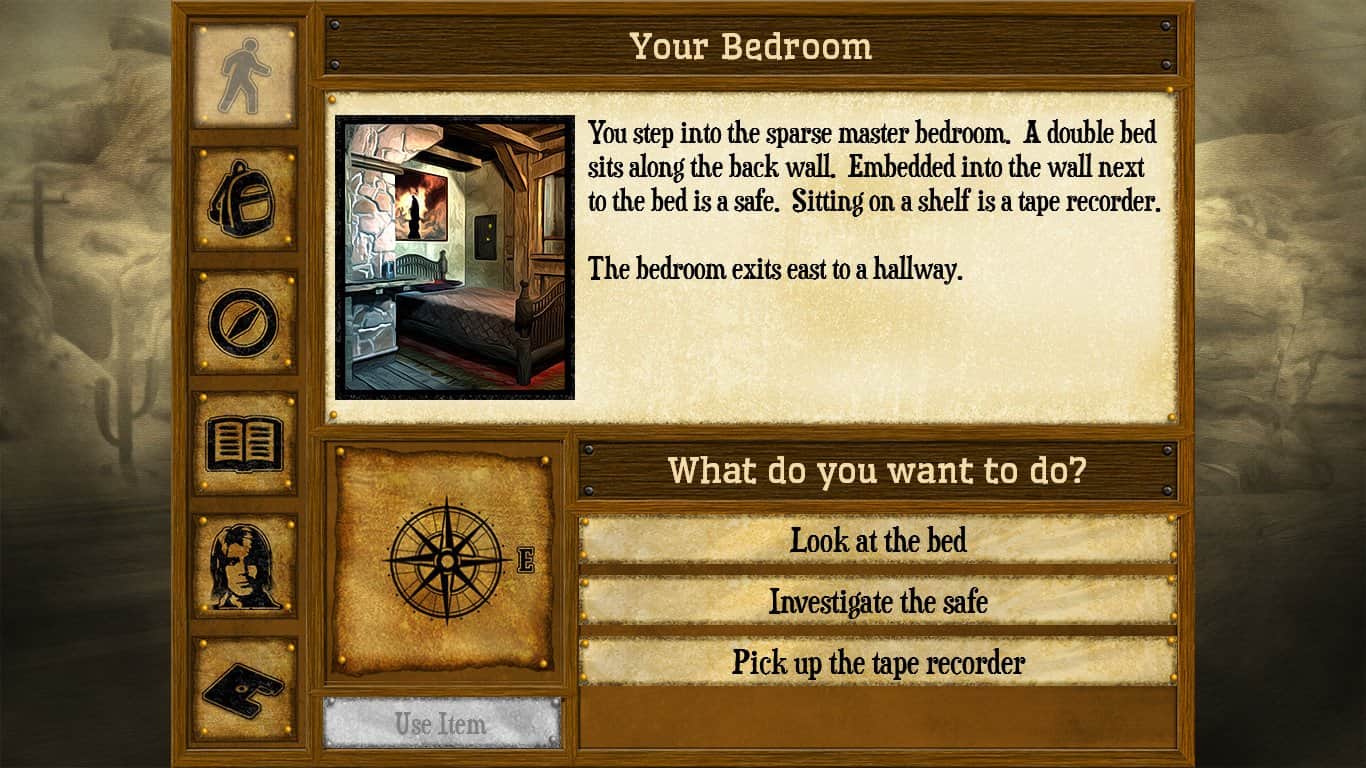Viewport: 1366px width, 768px height.
Task: Choose 'Investigate the safe'
Action: coord(876,602)
